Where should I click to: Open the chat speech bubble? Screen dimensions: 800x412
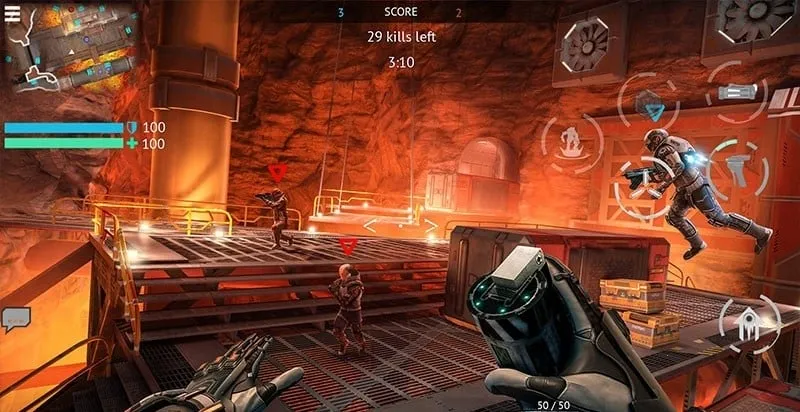click(16, 319)
